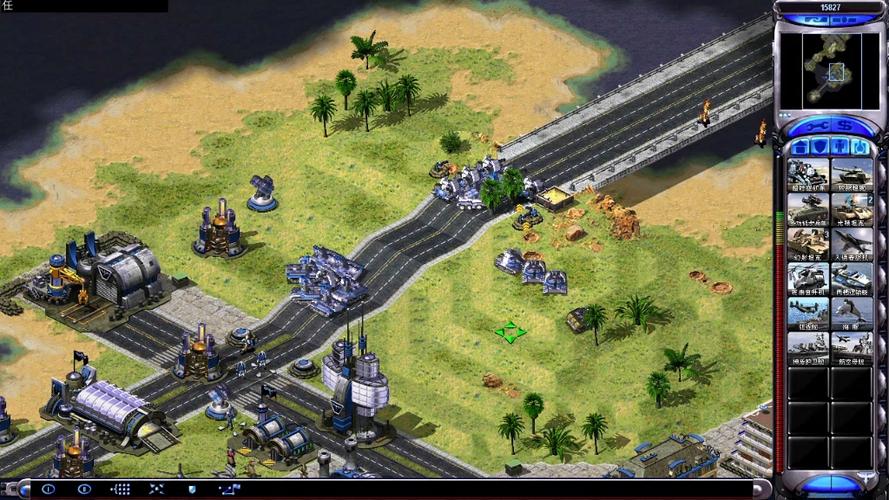Screen dimensions: 889x500
Task: Click the grid-dots type select command button
Action: [121, 489]
